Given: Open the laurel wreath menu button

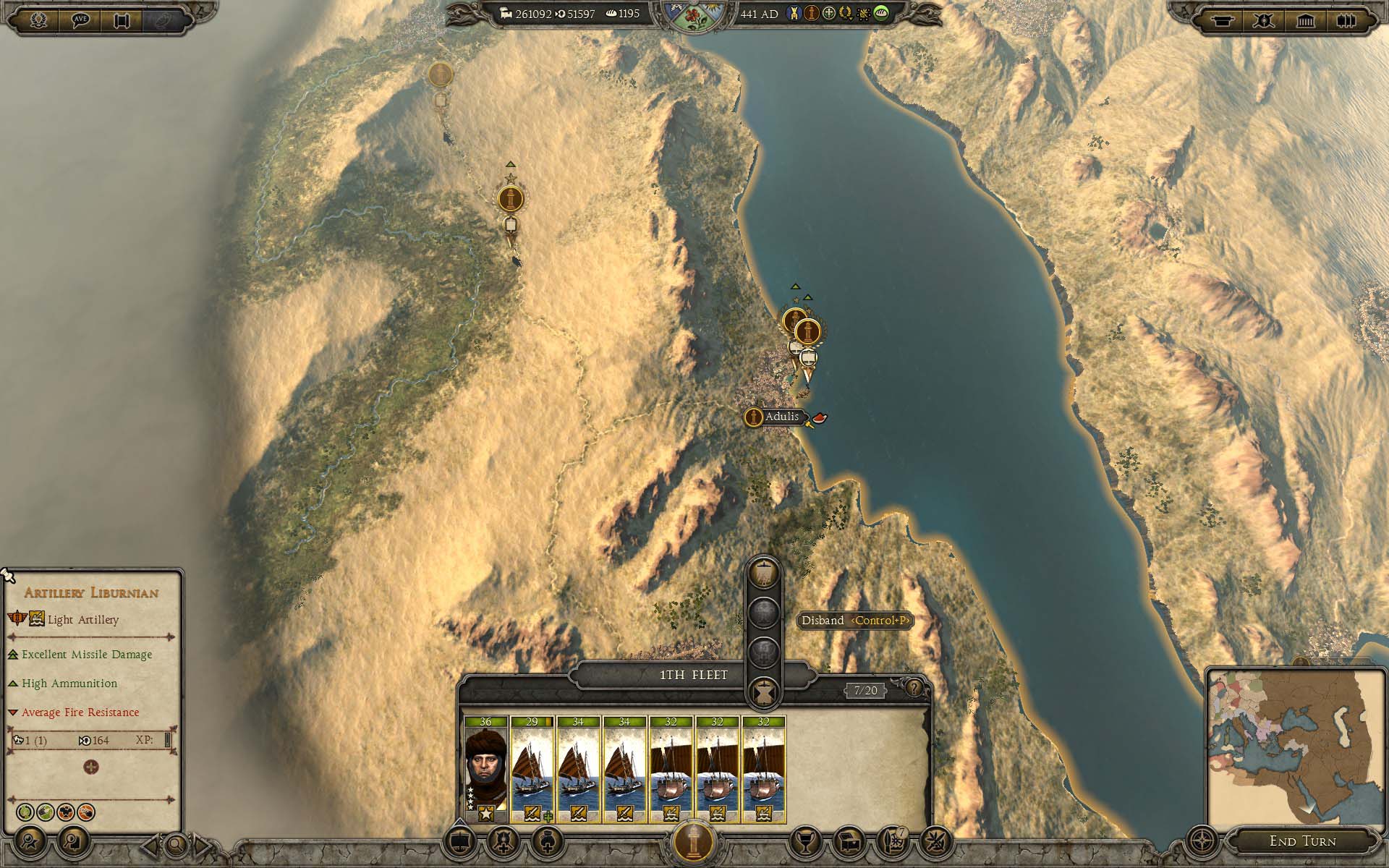Looking at the screenshot, I should tap(38, 20).
